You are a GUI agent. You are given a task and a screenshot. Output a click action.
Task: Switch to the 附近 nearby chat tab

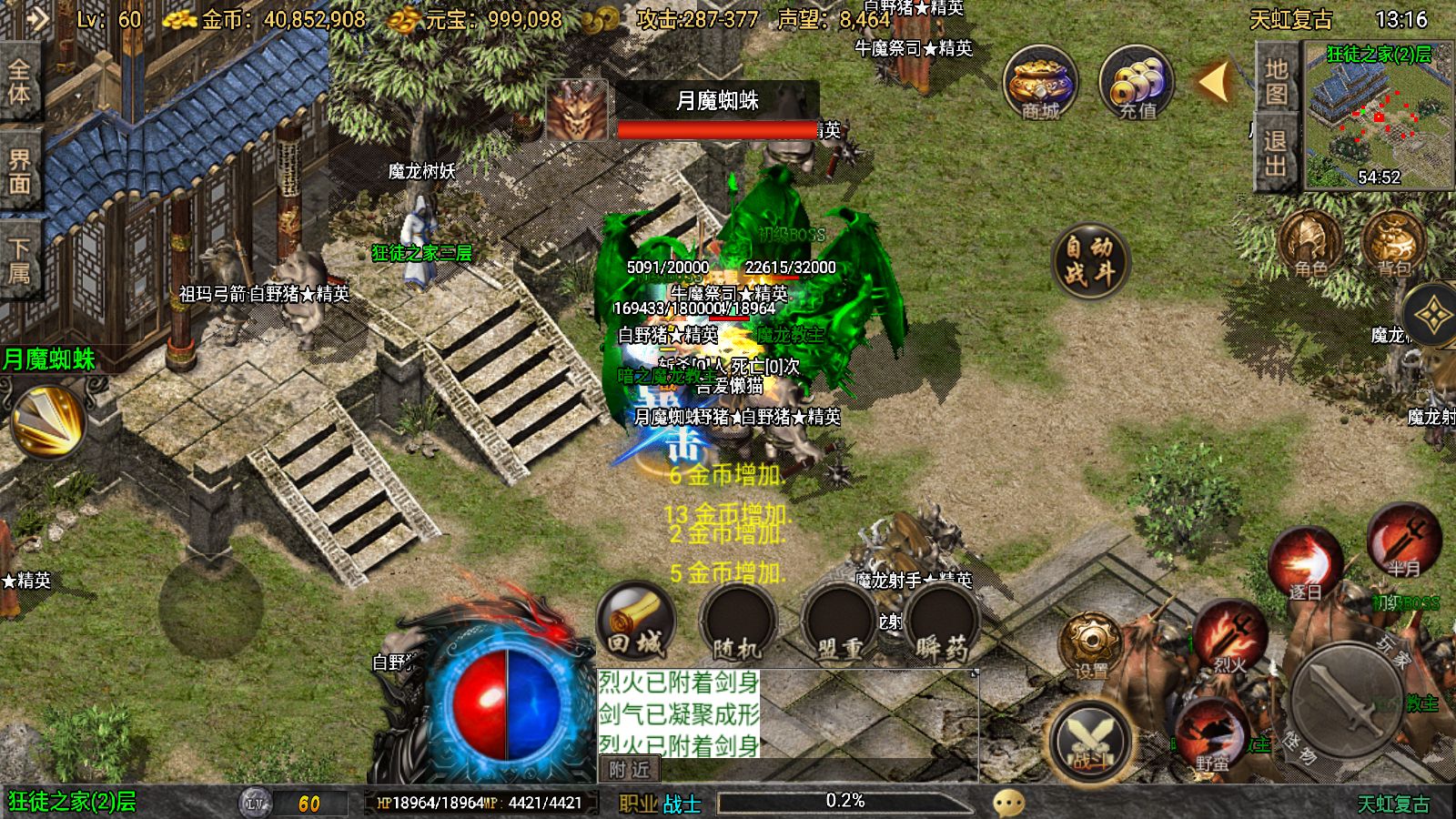630,770
